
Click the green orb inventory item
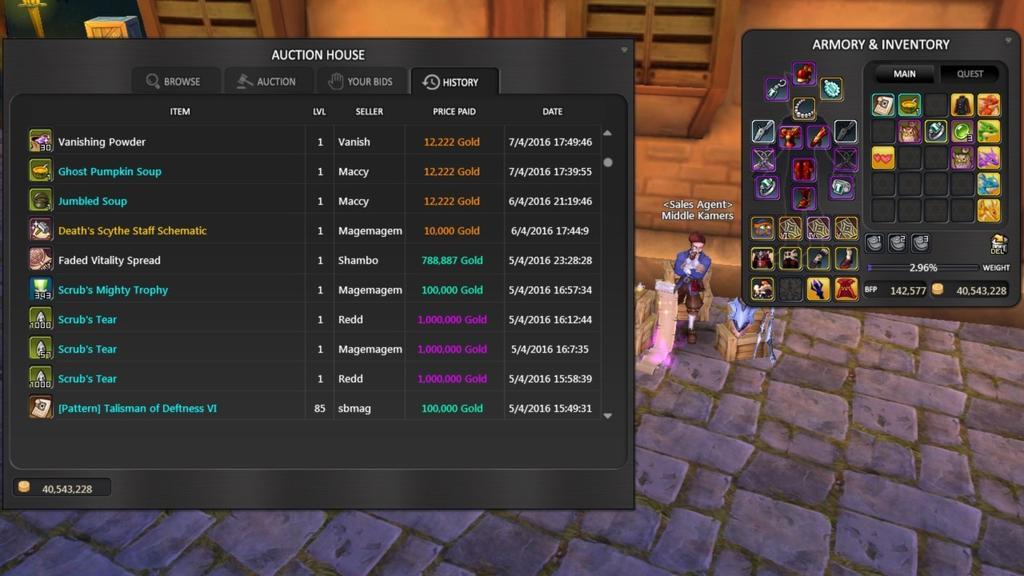click(x=961, y=131)
